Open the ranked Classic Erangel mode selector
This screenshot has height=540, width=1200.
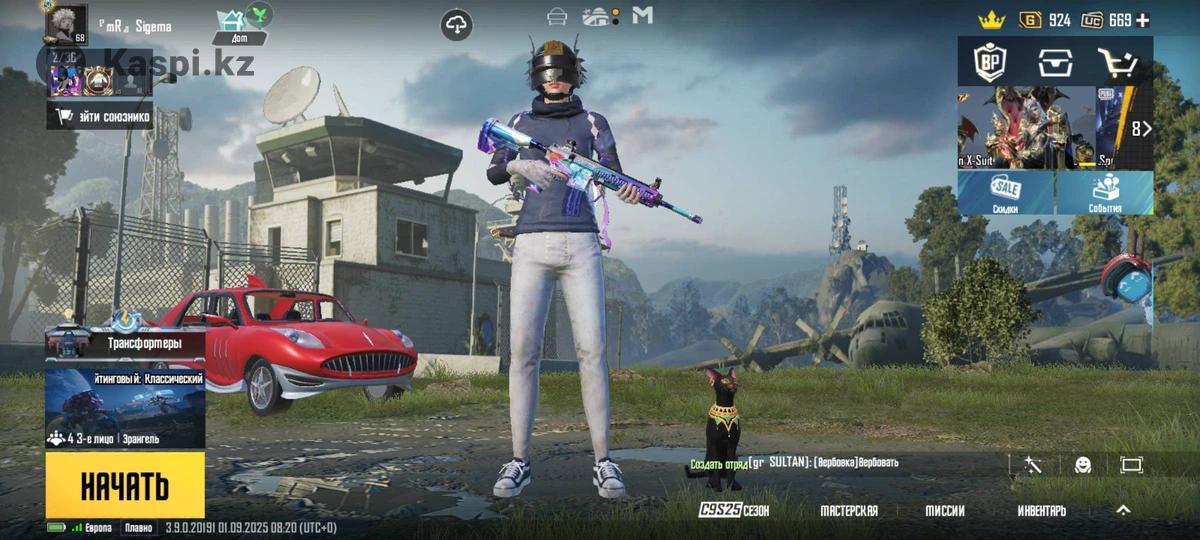125,410
